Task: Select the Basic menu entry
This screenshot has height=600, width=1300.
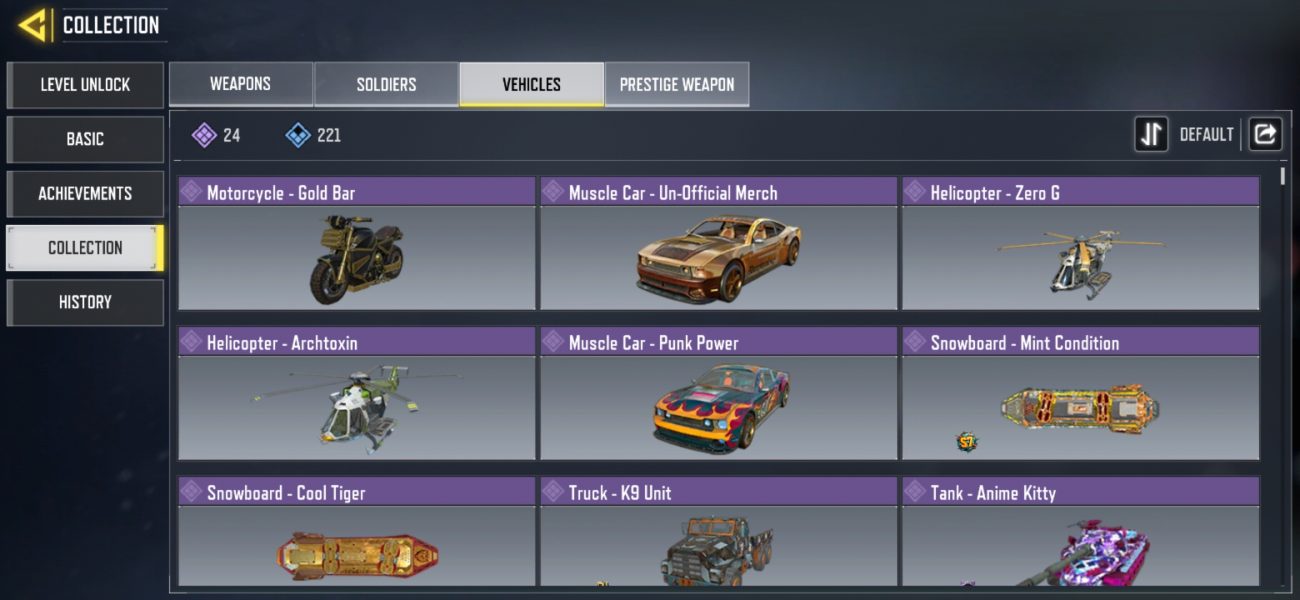Action: (85, 139)
